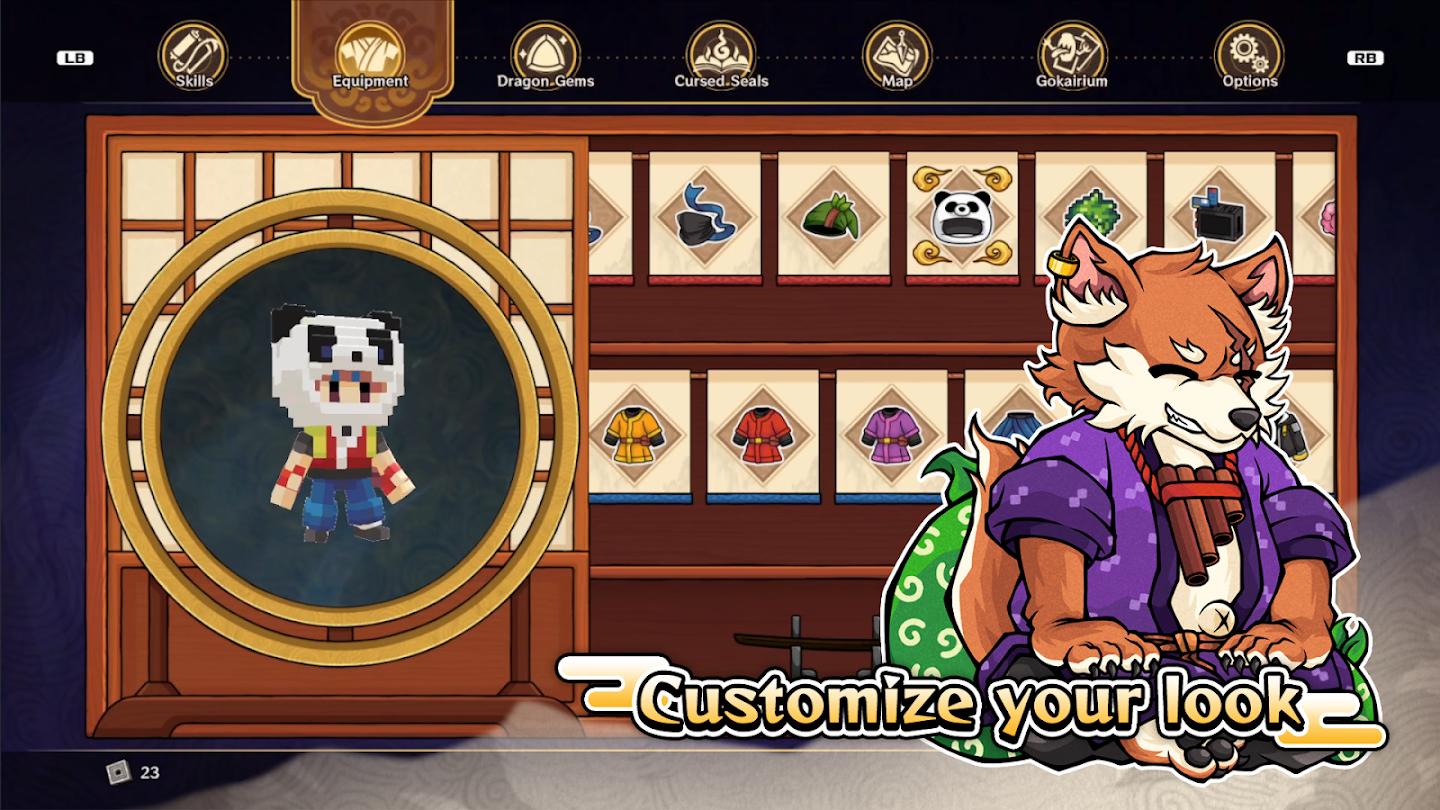Choose the purple robe outfit
1440x810 pixels.
coord(891,432)
